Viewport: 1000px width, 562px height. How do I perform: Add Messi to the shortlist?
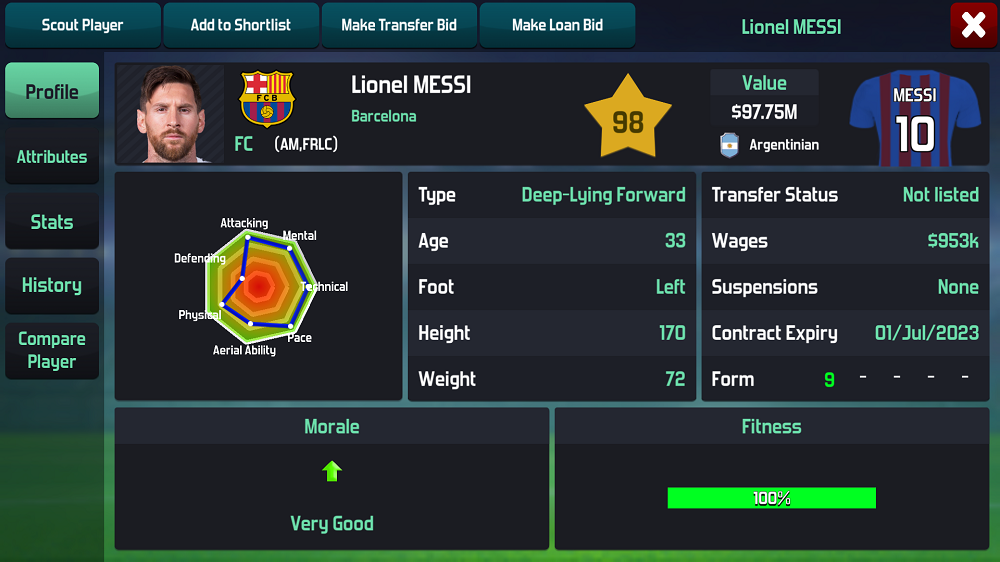(241, 25)
